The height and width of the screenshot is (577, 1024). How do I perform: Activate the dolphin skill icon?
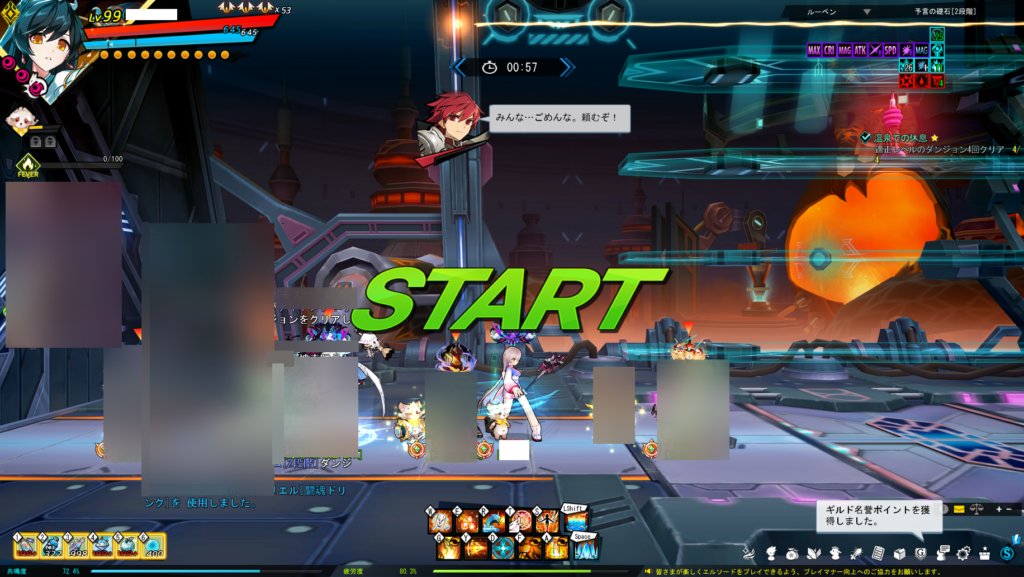[x=492, y=522]
